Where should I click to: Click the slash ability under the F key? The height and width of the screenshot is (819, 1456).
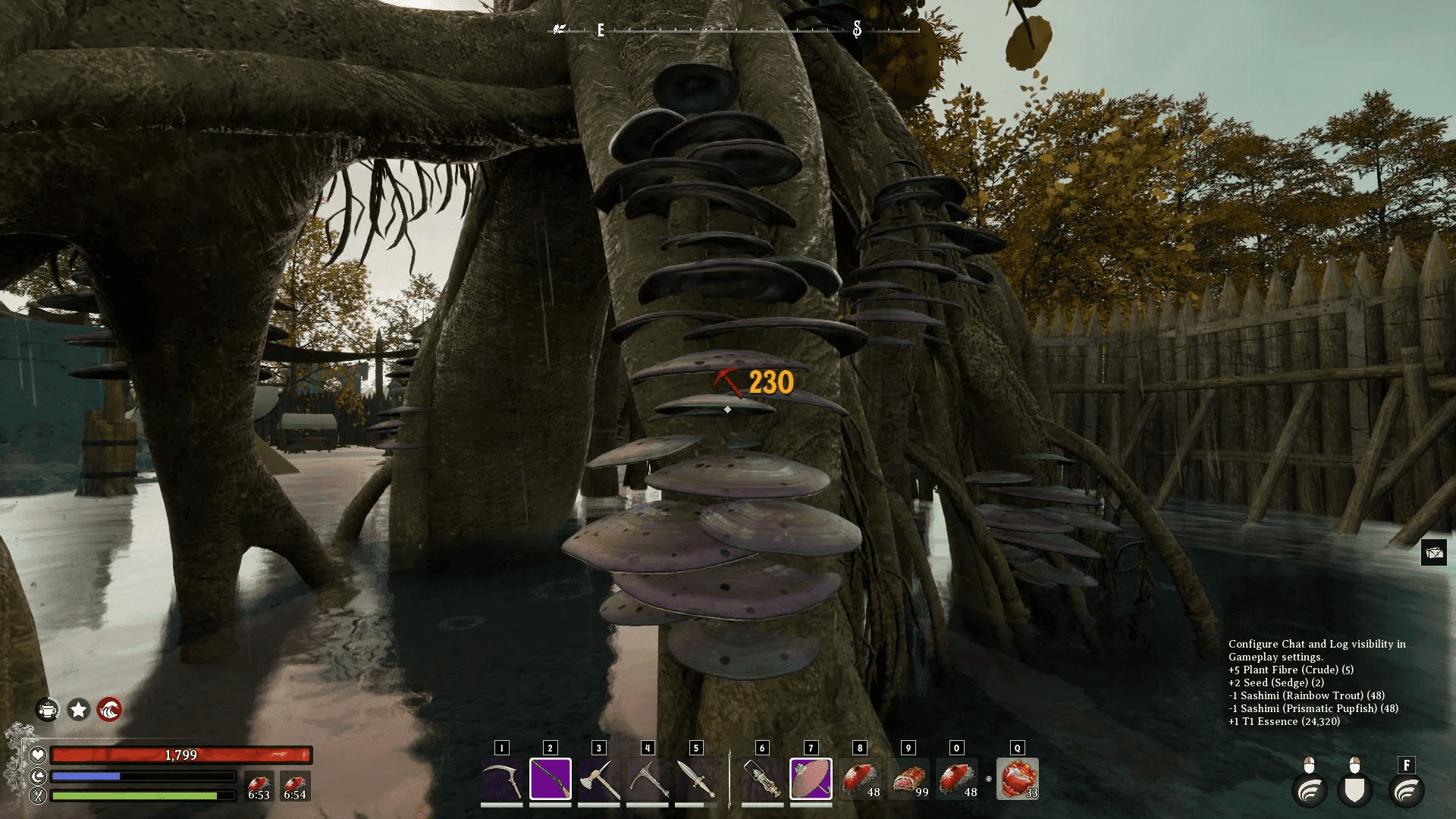(x=1406, y=791)
